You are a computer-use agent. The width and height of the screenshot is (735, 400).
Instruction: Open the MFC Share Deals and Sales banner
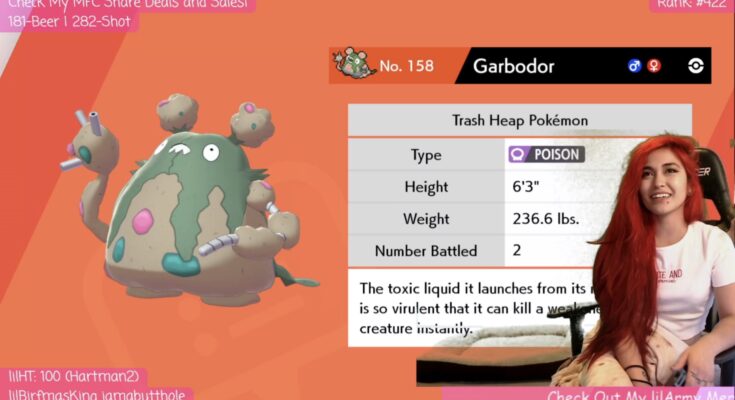[127, 5]
